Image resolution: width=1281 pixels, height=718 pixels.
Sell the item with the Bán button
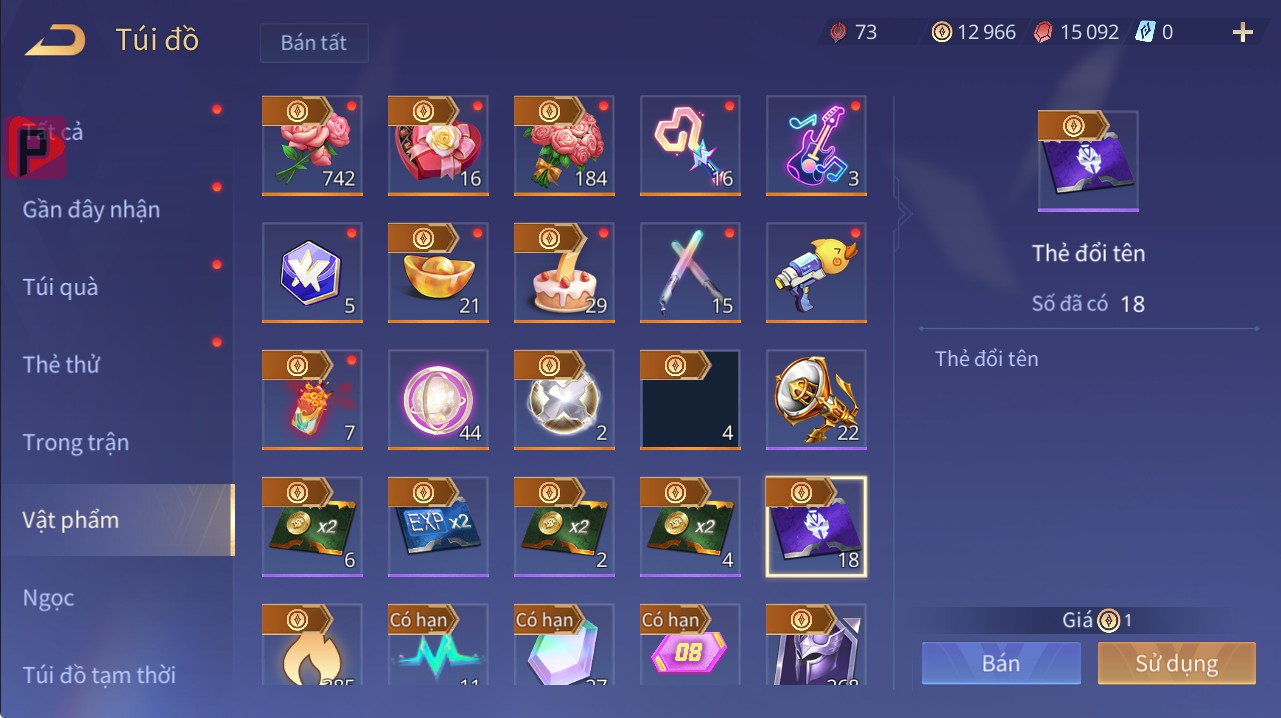[x=1001, y=663]
